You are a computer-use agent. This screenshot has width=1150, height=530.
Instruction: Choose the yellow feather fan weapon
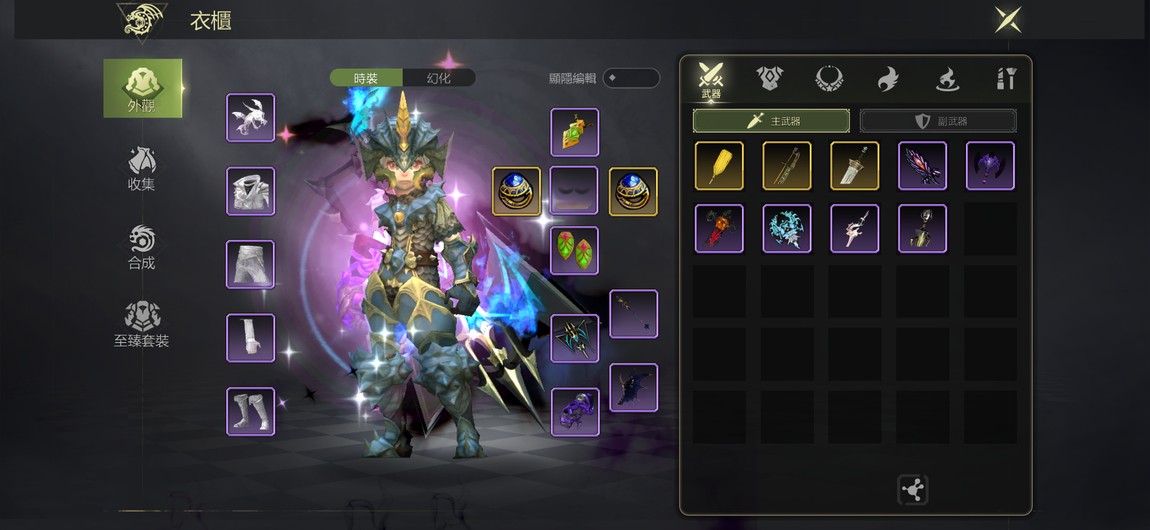[x=719, y=166]
